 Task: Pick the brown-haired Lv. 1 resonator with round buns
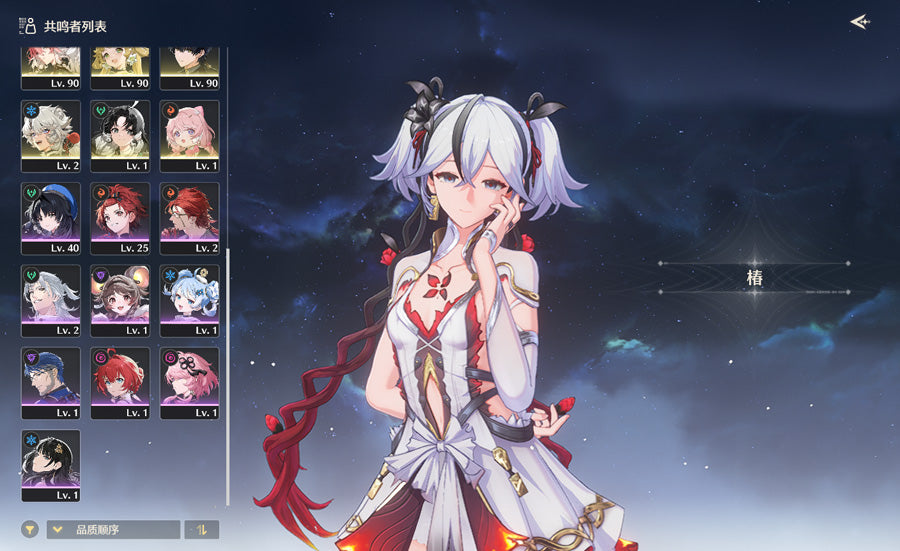pyautogui.click(x=121, y=301)
